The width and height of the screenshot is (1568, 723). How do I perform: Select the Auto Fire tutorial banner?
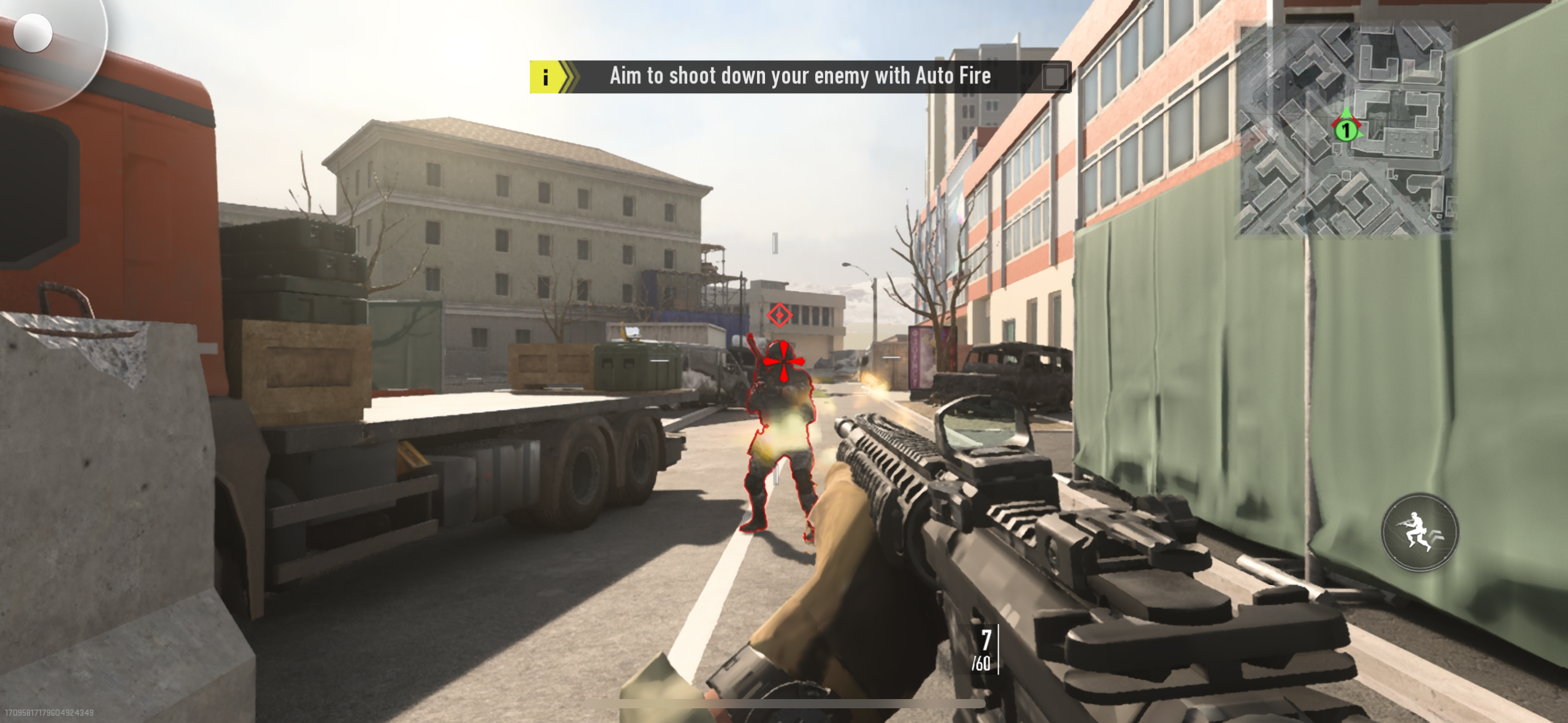(797, 76)
